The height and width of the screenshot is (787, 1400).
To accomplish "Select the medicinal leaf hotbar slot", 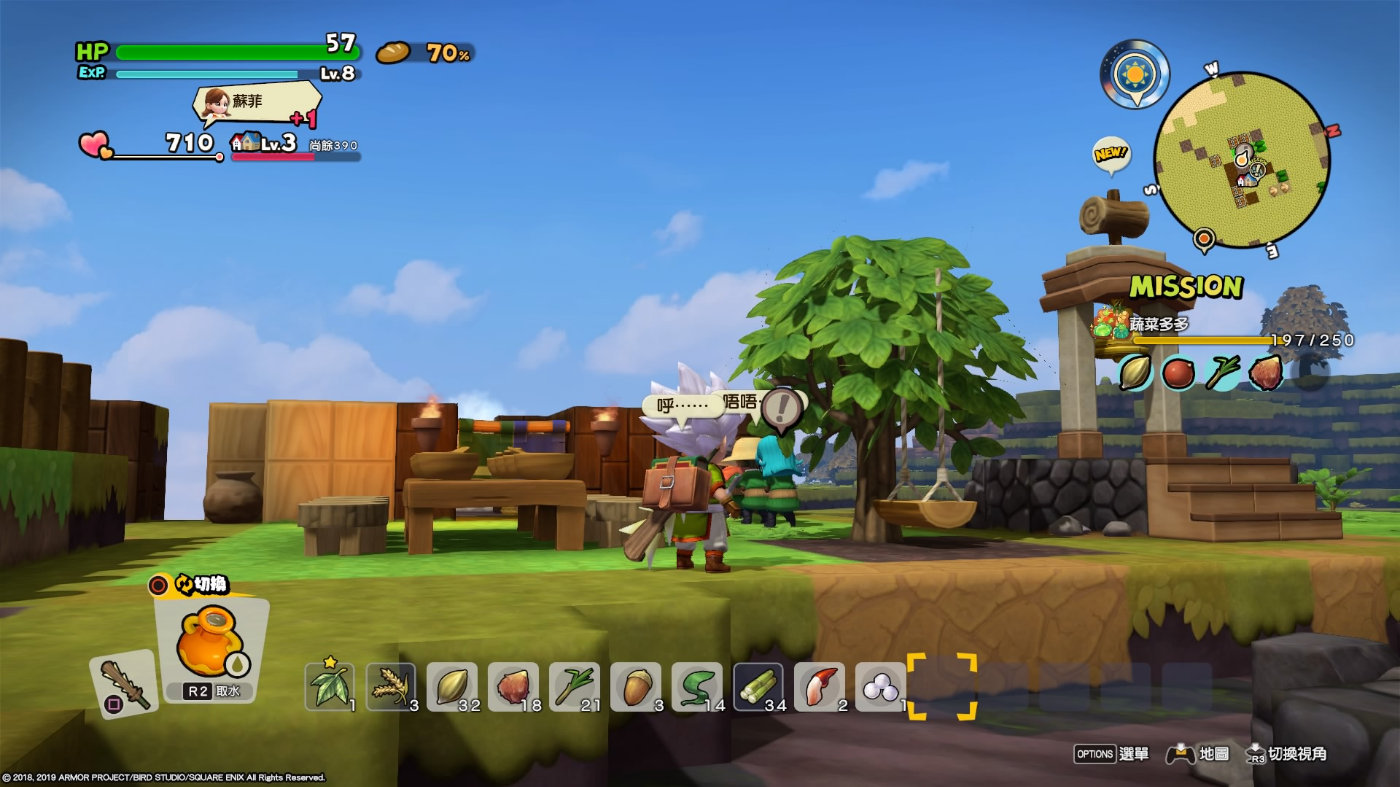I will point(329,685).
